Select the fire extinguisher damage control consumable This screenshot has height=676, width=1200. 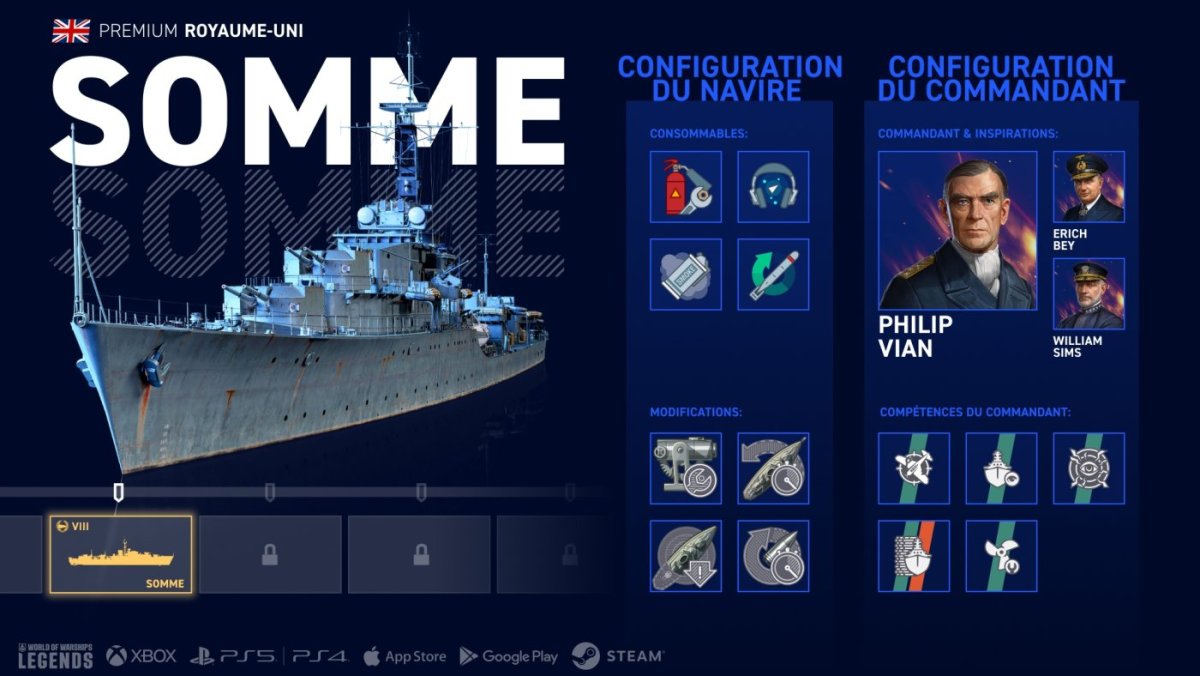click(686, 187)
